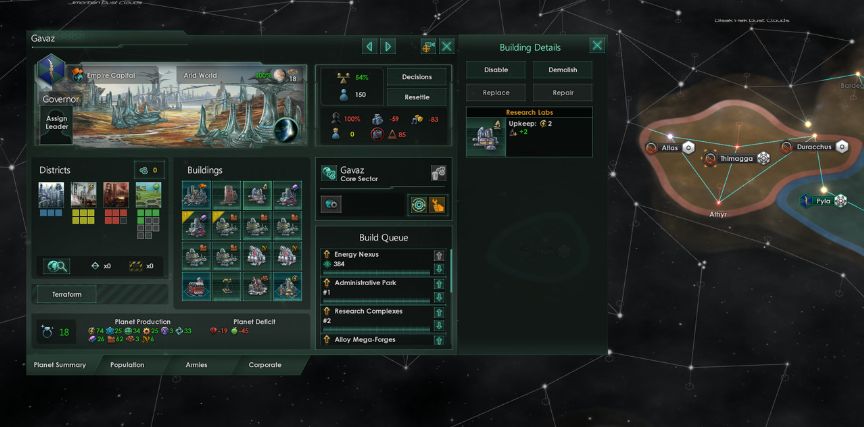Switch to the Armies tab
The height and width of the screenshot is (427, 864).
tap(196, 365)
